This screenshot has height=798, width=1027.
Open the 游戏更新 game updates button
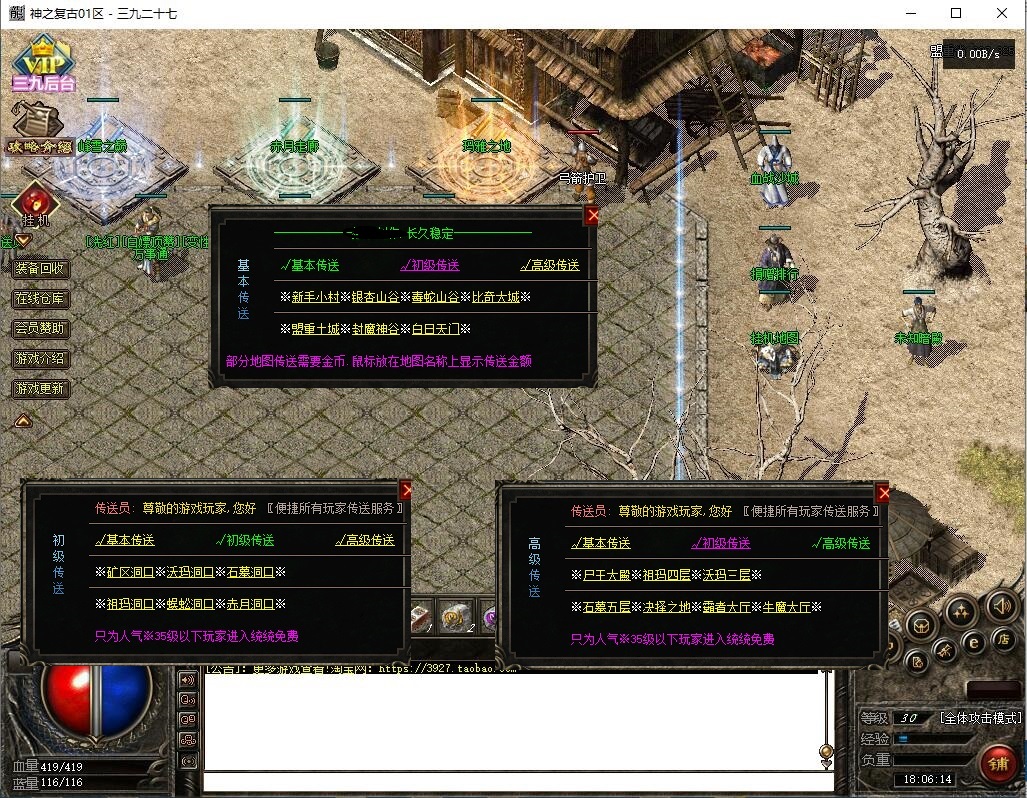[40, 388]
